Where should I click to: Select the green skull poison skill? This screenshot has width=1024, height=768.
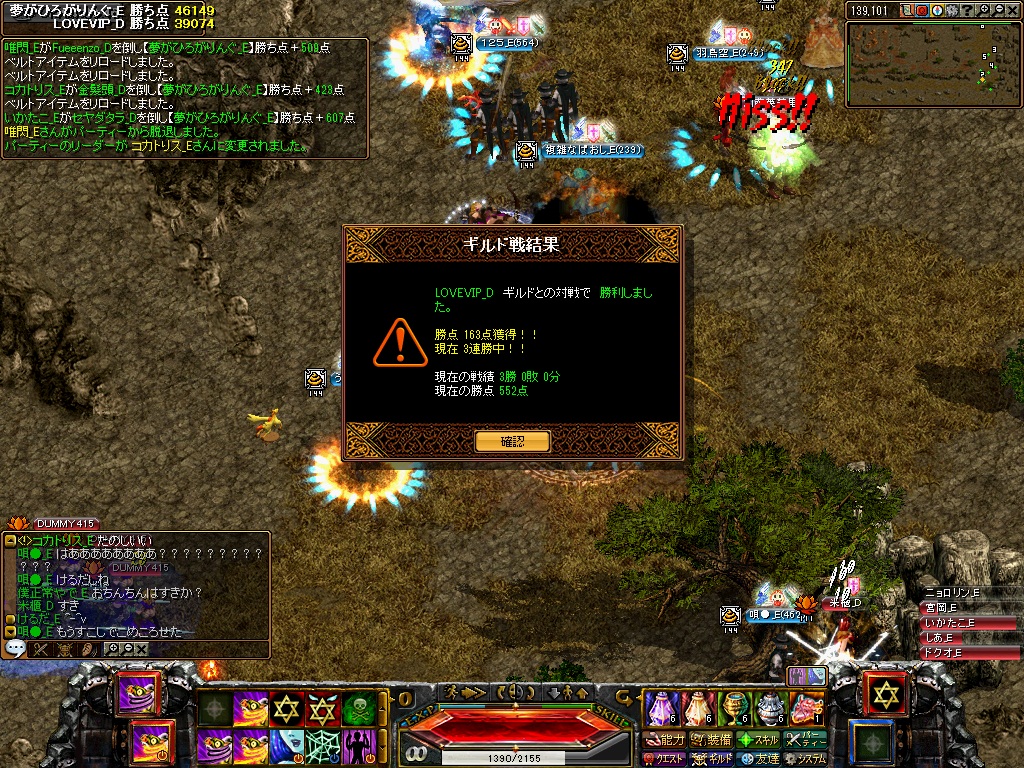pyautogui.click(x=359, y=709)
